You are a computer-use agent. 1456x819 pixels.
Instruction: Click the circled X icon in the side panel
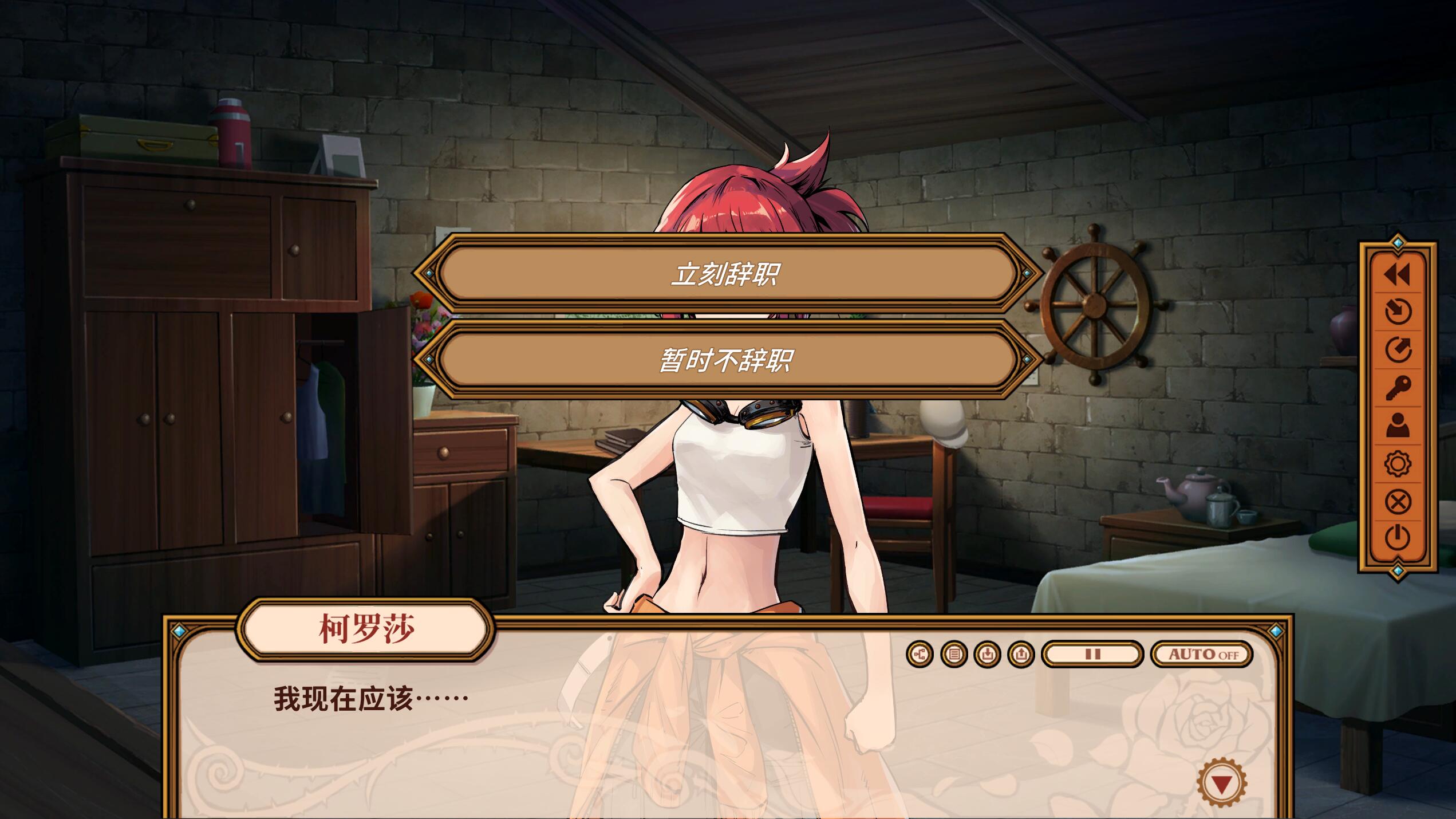click(1397, 502)
